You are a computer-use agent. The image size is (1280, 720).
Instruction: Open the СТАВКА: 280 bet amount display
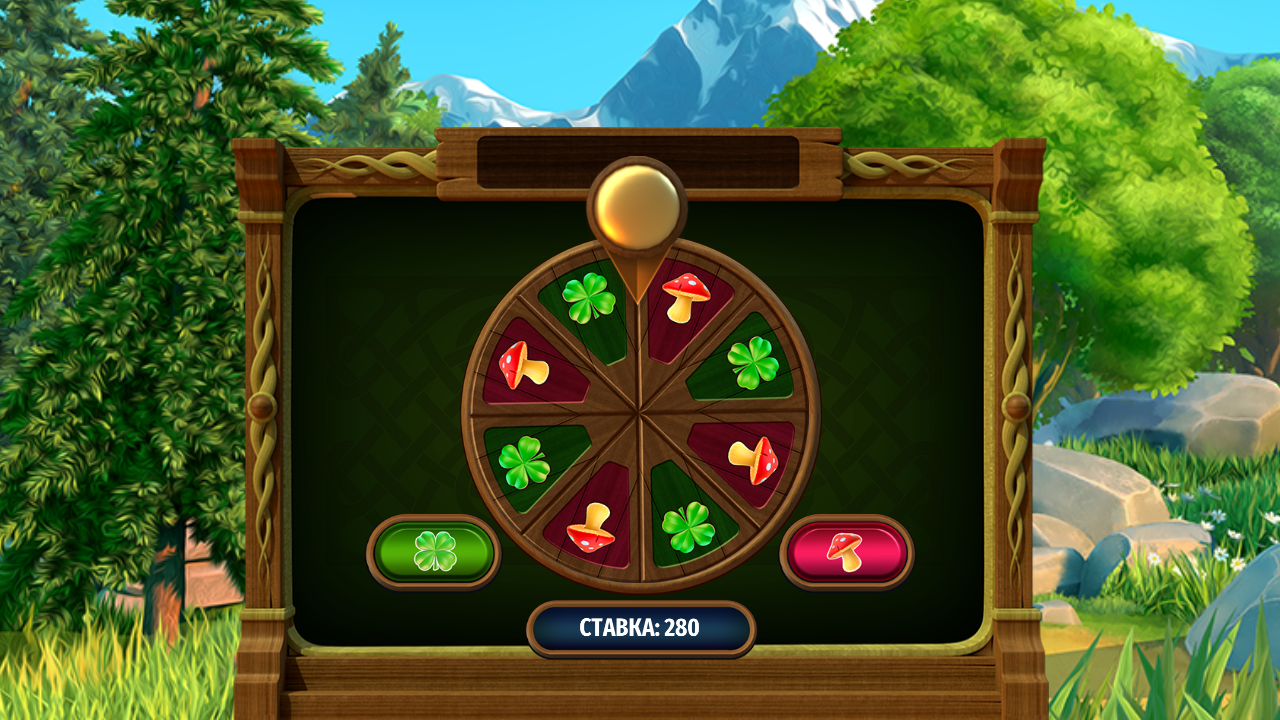(x=640, y=628)
